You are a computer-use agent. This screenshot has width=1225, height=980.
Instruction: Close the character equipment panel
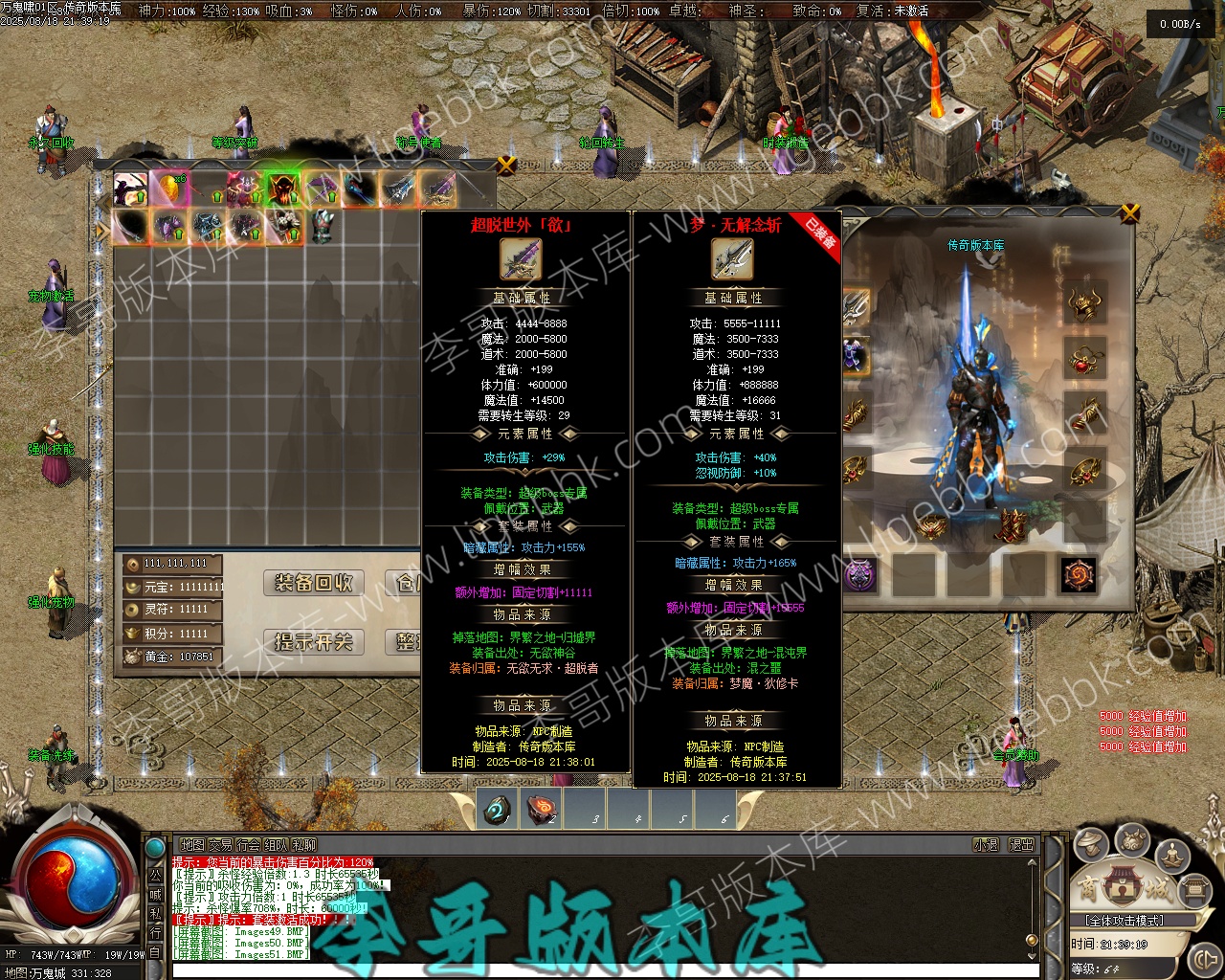tap(1130, 212)
